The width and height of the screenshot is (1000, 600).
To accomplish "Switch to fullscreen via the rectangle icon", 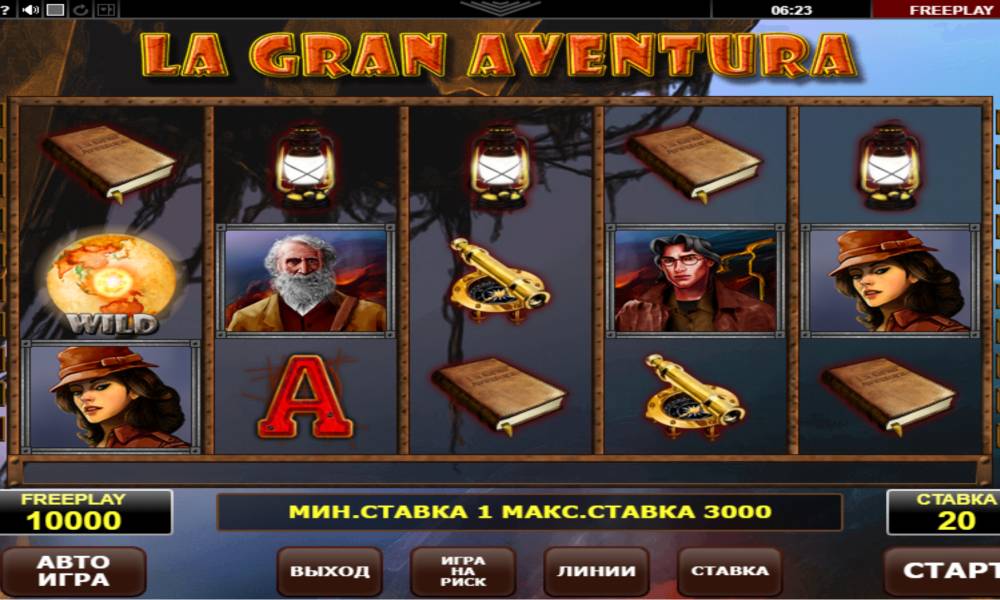I will tap(56, 10).
